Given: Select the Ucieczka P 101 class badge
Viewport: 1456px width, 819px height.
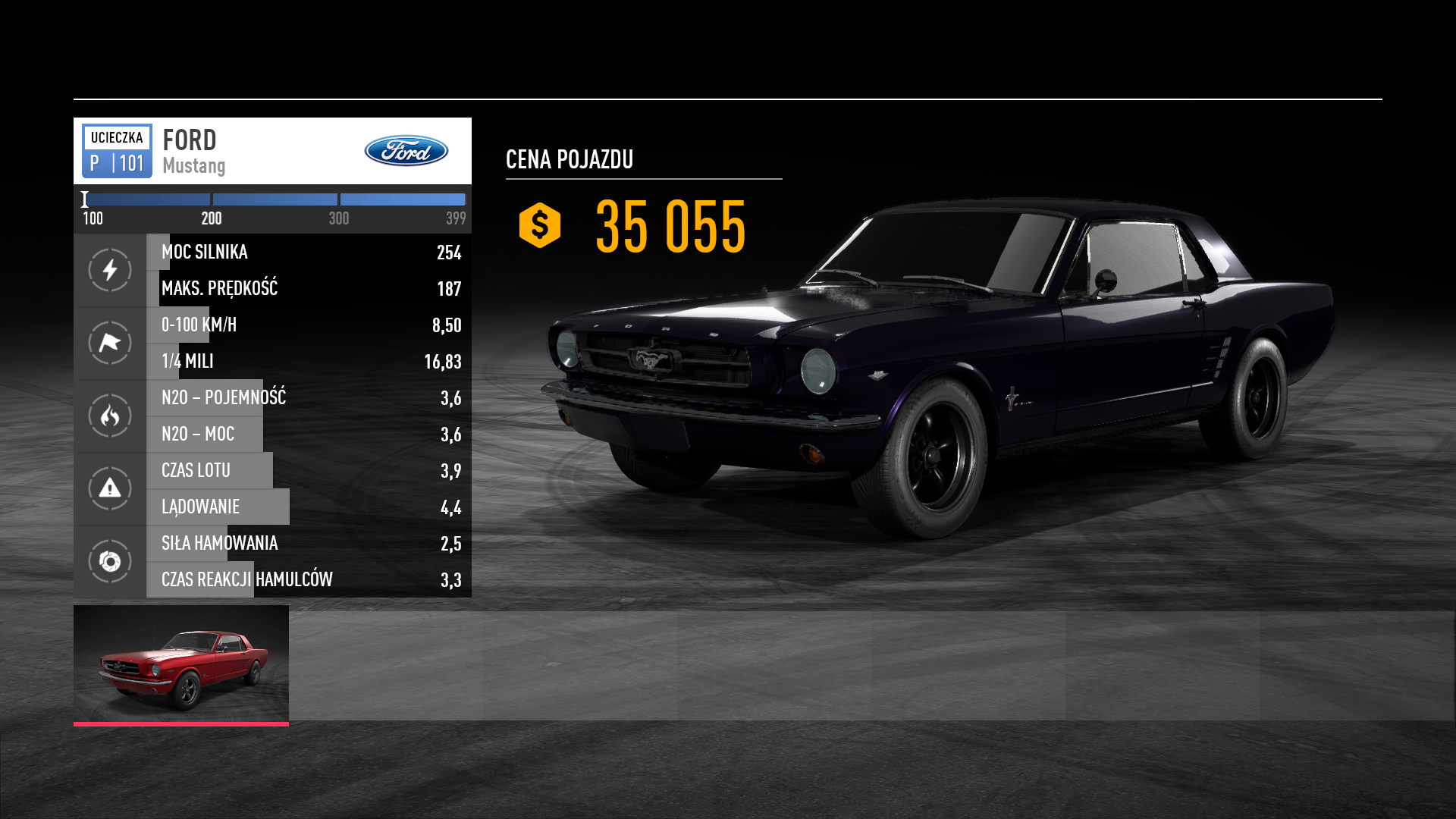Looking at the screenshot, I should [117, 151].
